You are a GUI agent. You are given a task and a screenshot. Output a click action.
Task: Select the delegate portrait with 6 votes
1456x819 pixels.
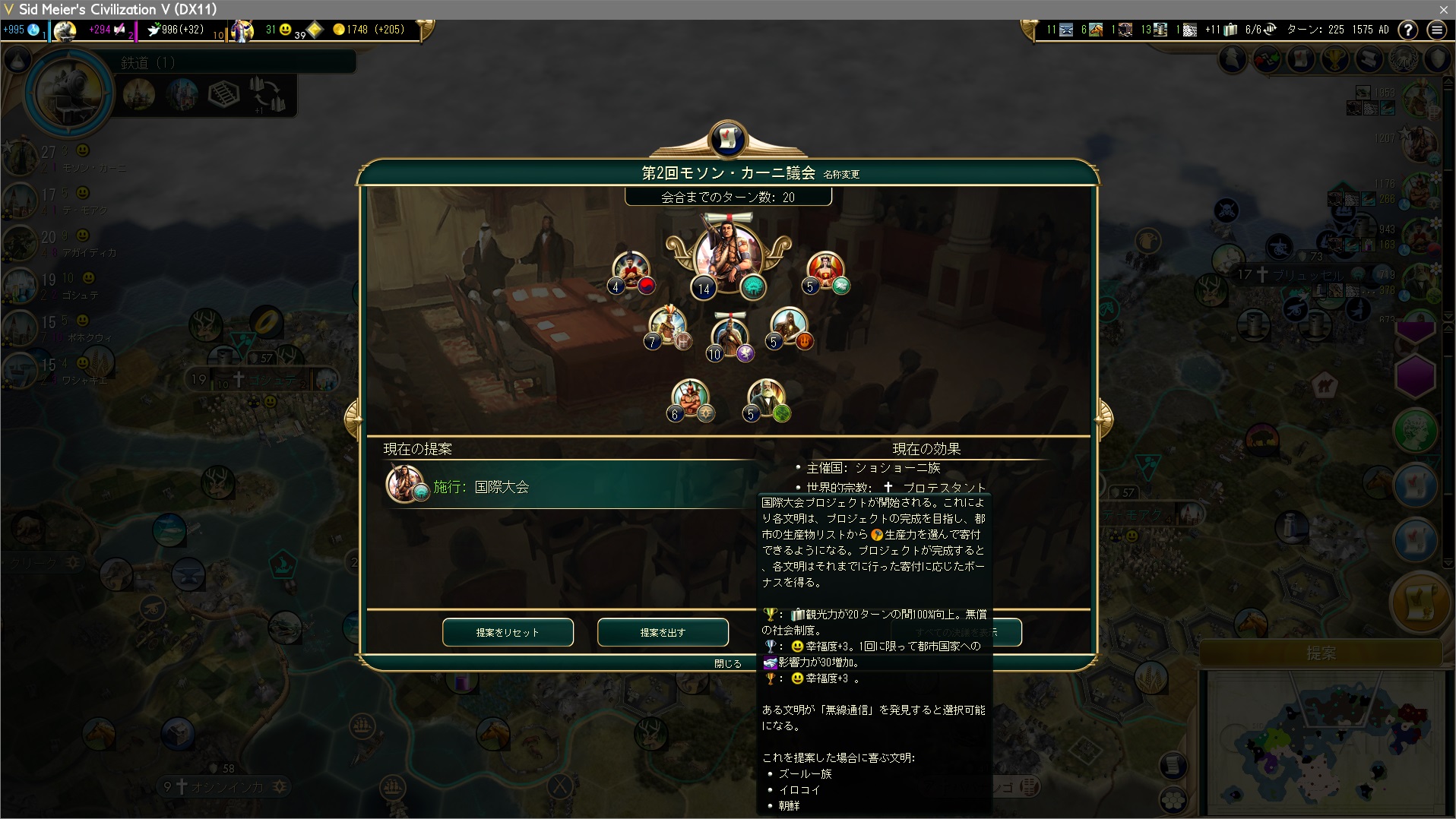point(689,397)
